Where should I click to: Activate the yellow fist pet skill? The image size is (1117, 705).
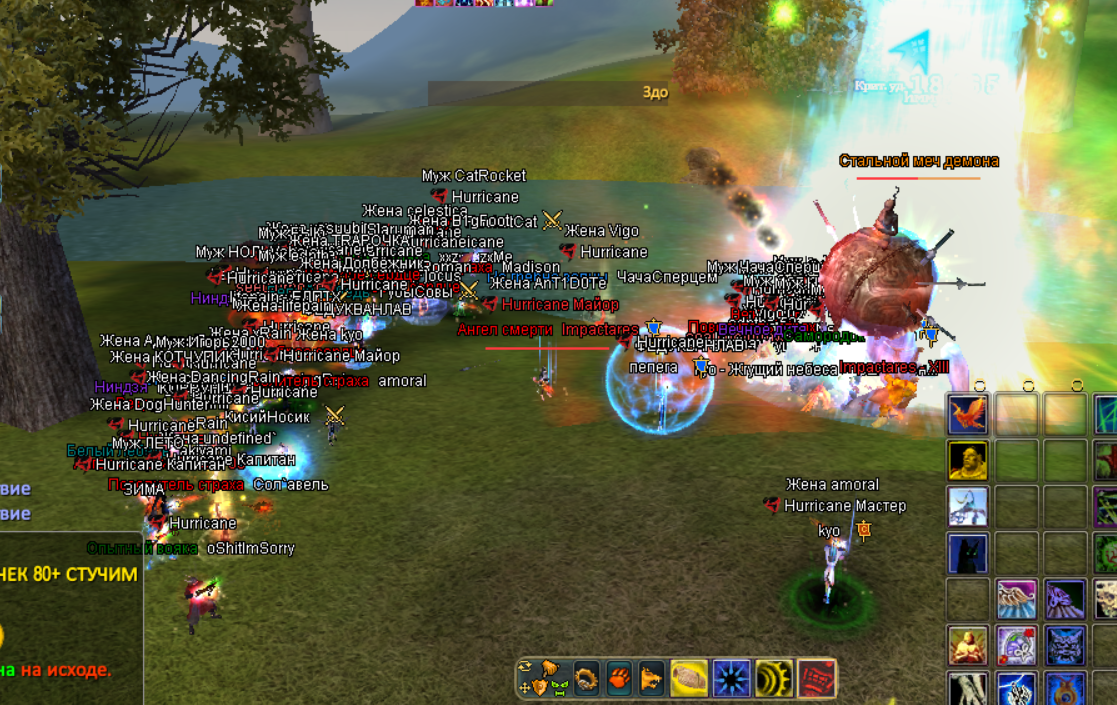tap(689, 678)
